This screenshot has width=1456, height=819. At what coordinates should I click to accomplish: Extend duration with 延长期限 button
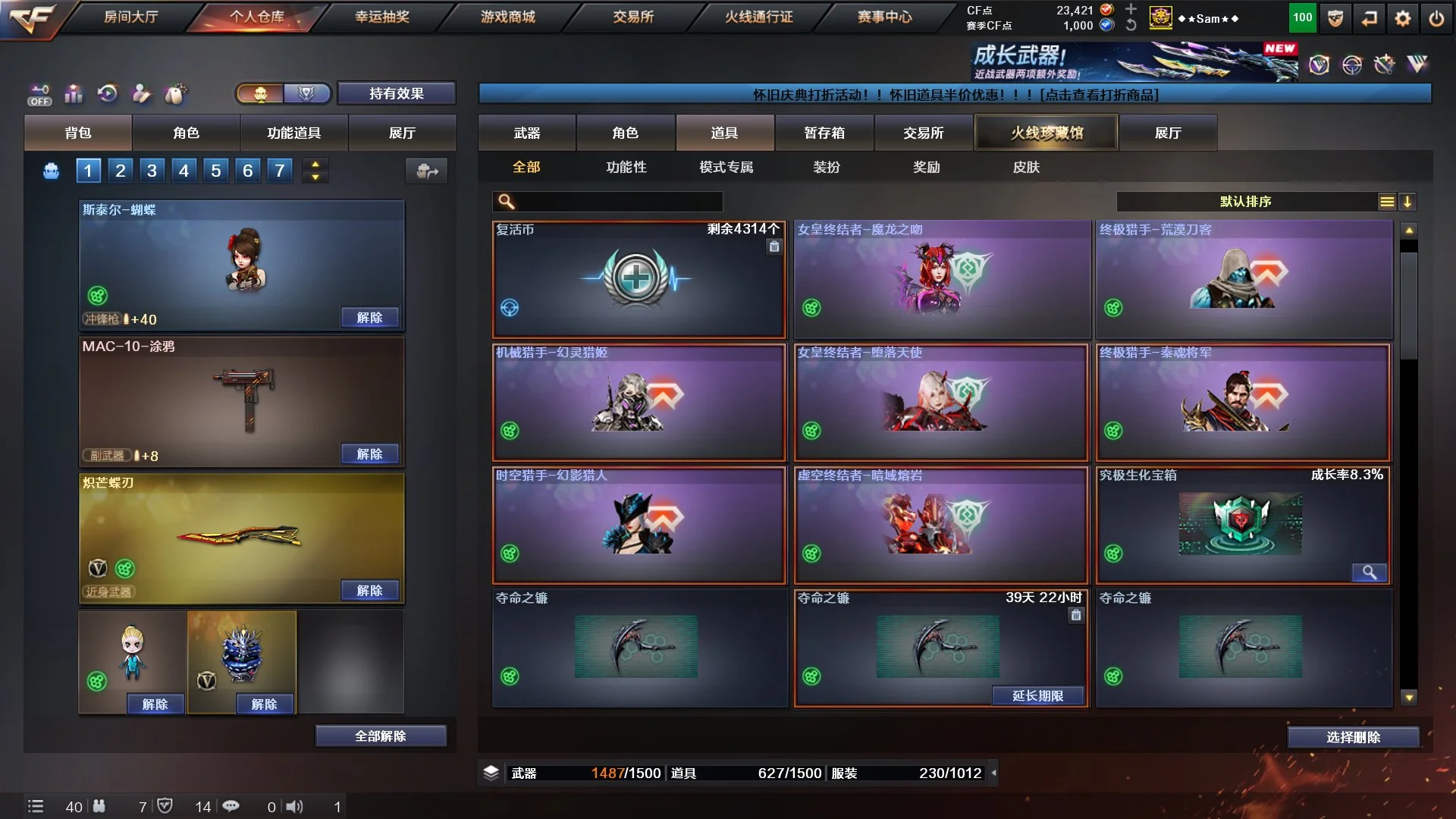(1037, 696)
